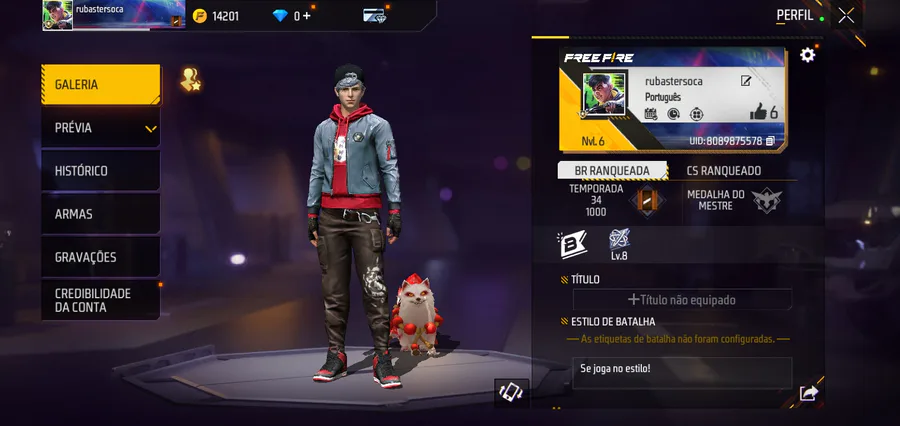This screenshot has width=900, height=426.
Task: Open the rubastersoca avatar at top
Action: (58, 15)
